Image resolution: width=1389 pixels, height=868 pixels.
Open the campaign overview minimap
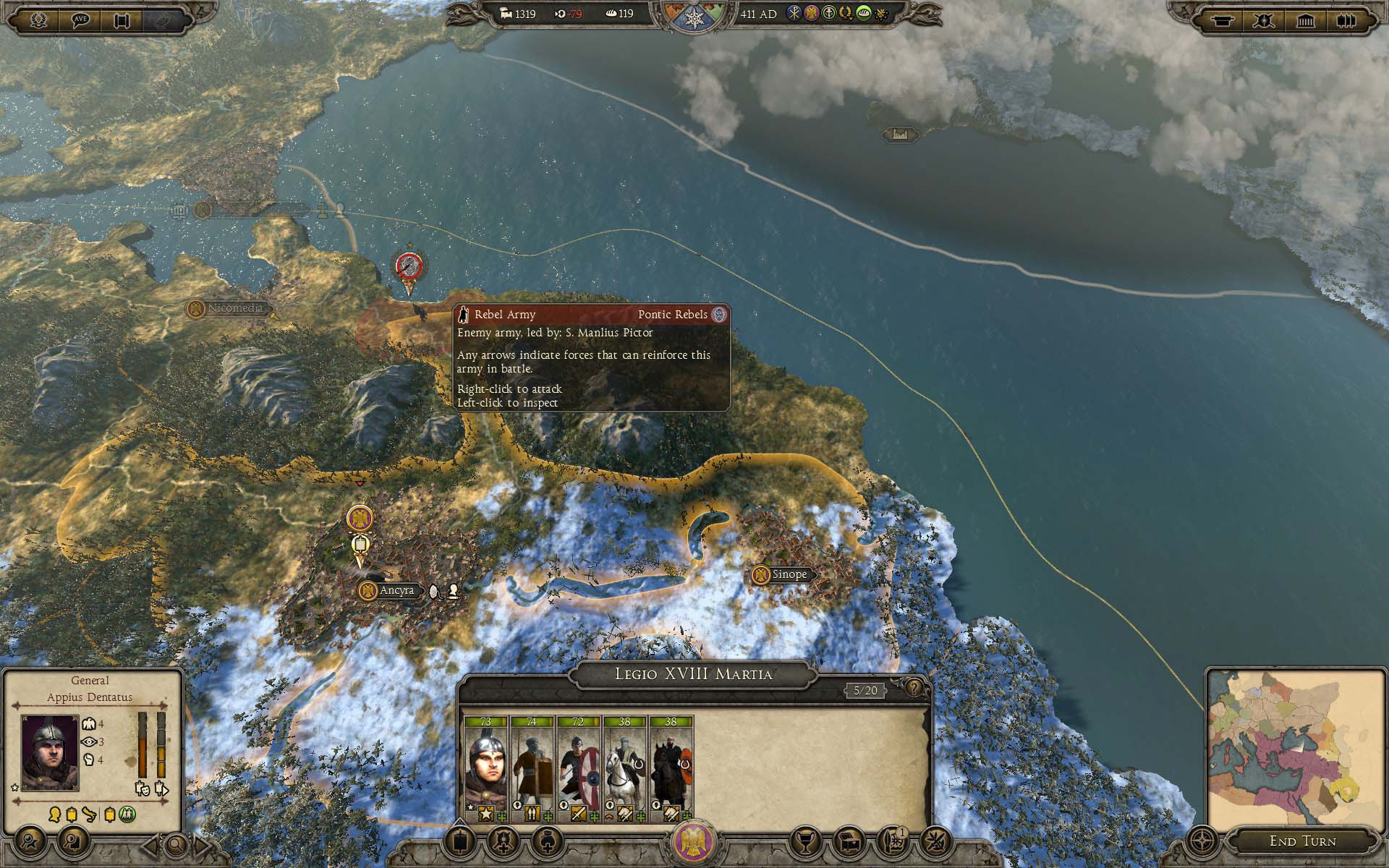[1294, 750]
